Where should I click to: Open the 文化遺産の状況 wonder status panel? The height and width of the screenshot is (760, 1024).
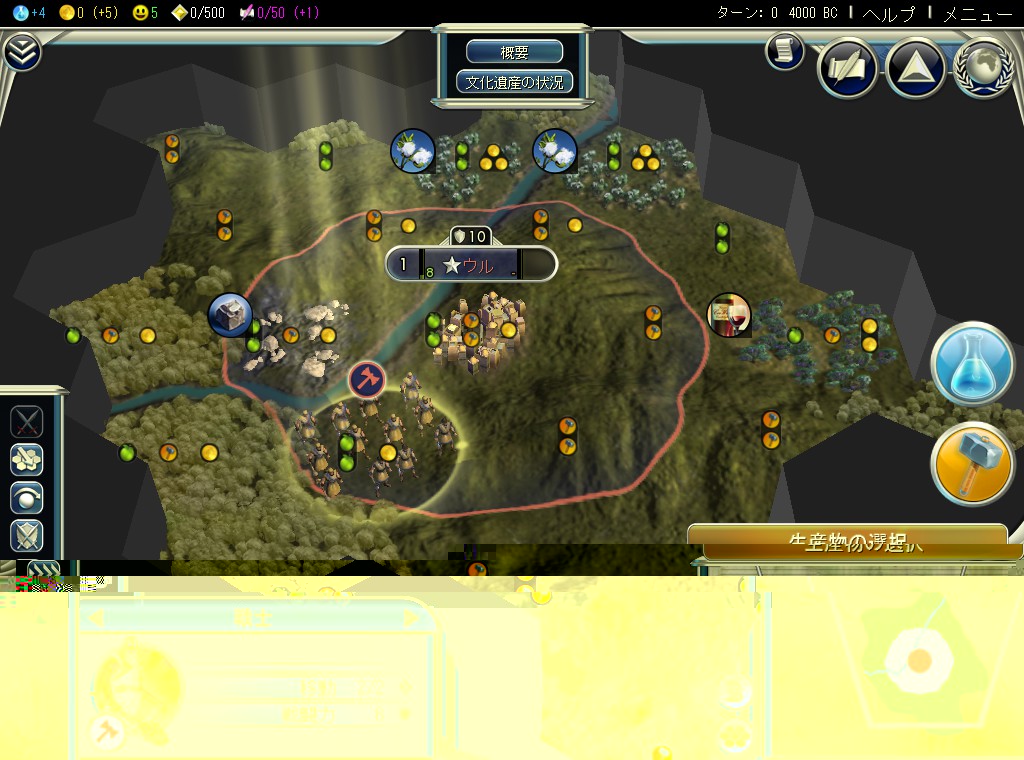(x=515, y=82)
